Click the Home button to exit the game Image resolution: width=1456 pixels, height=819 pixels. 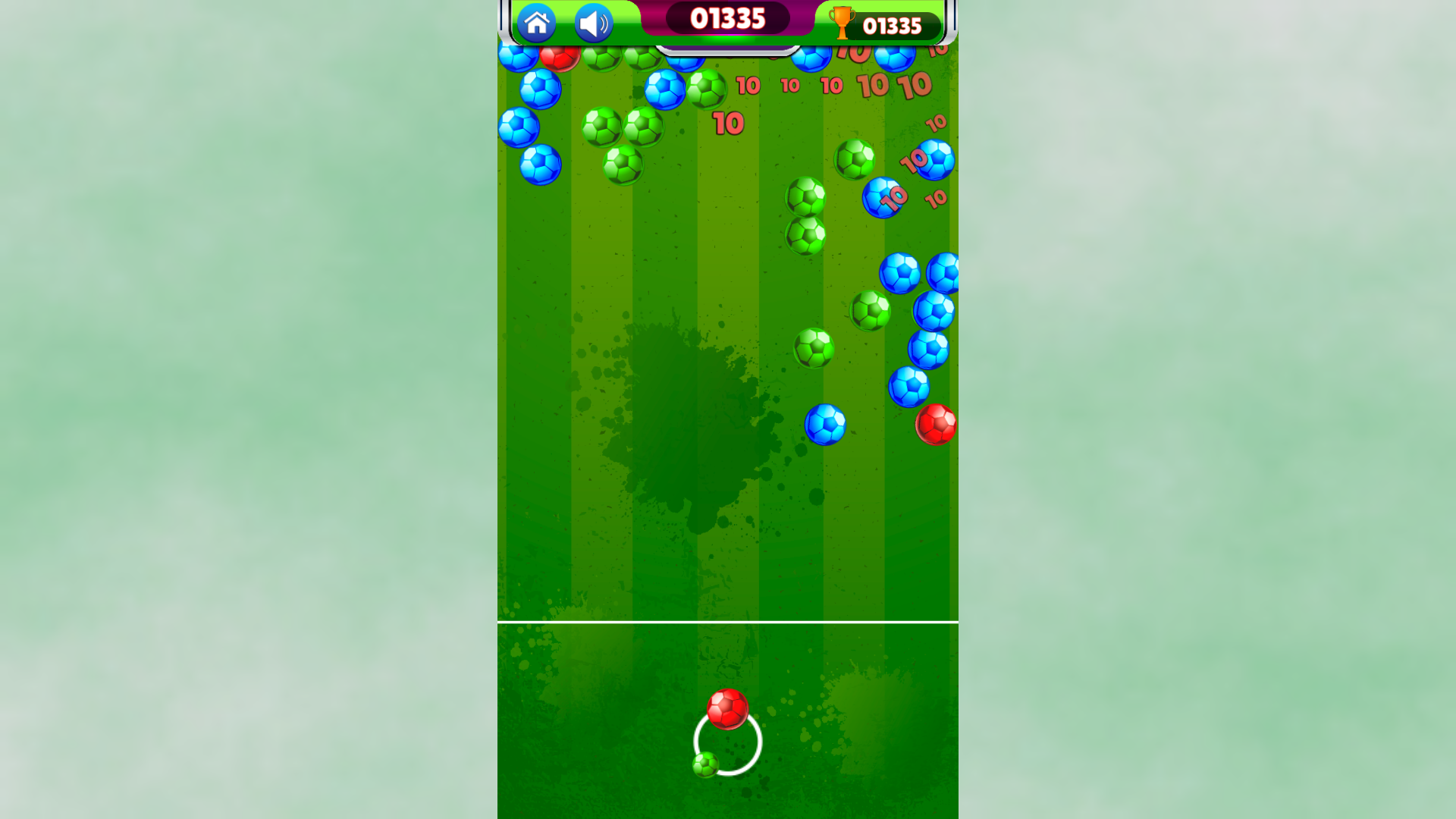click(538, 21)
